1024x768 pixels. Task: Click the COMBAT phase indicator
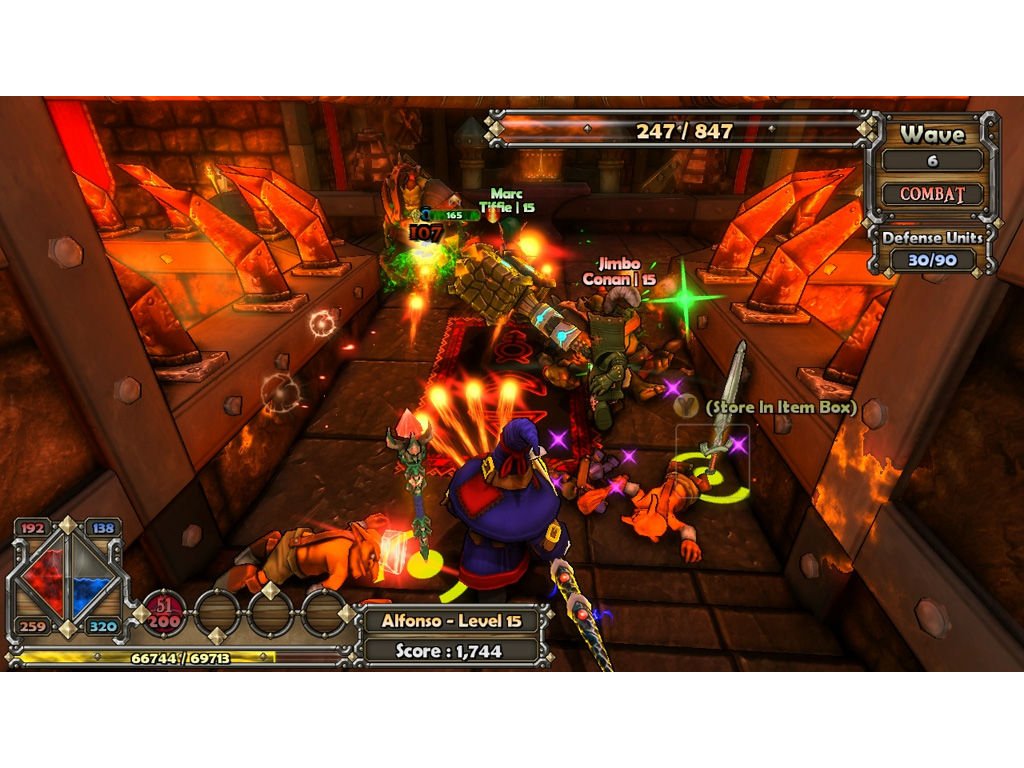pos(932,194)
